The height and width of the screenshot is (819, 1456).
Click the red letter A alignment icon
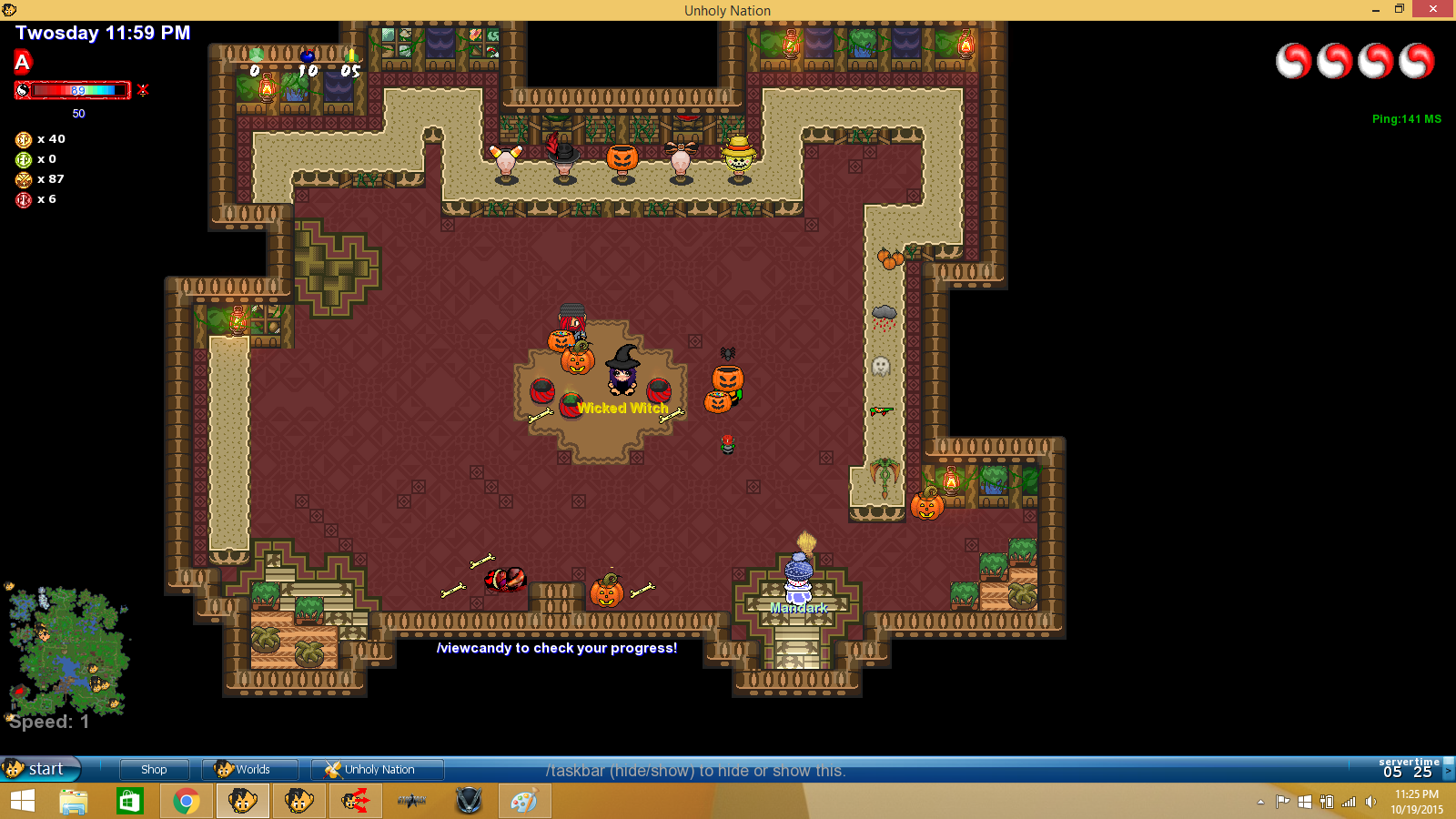(23, 62)
